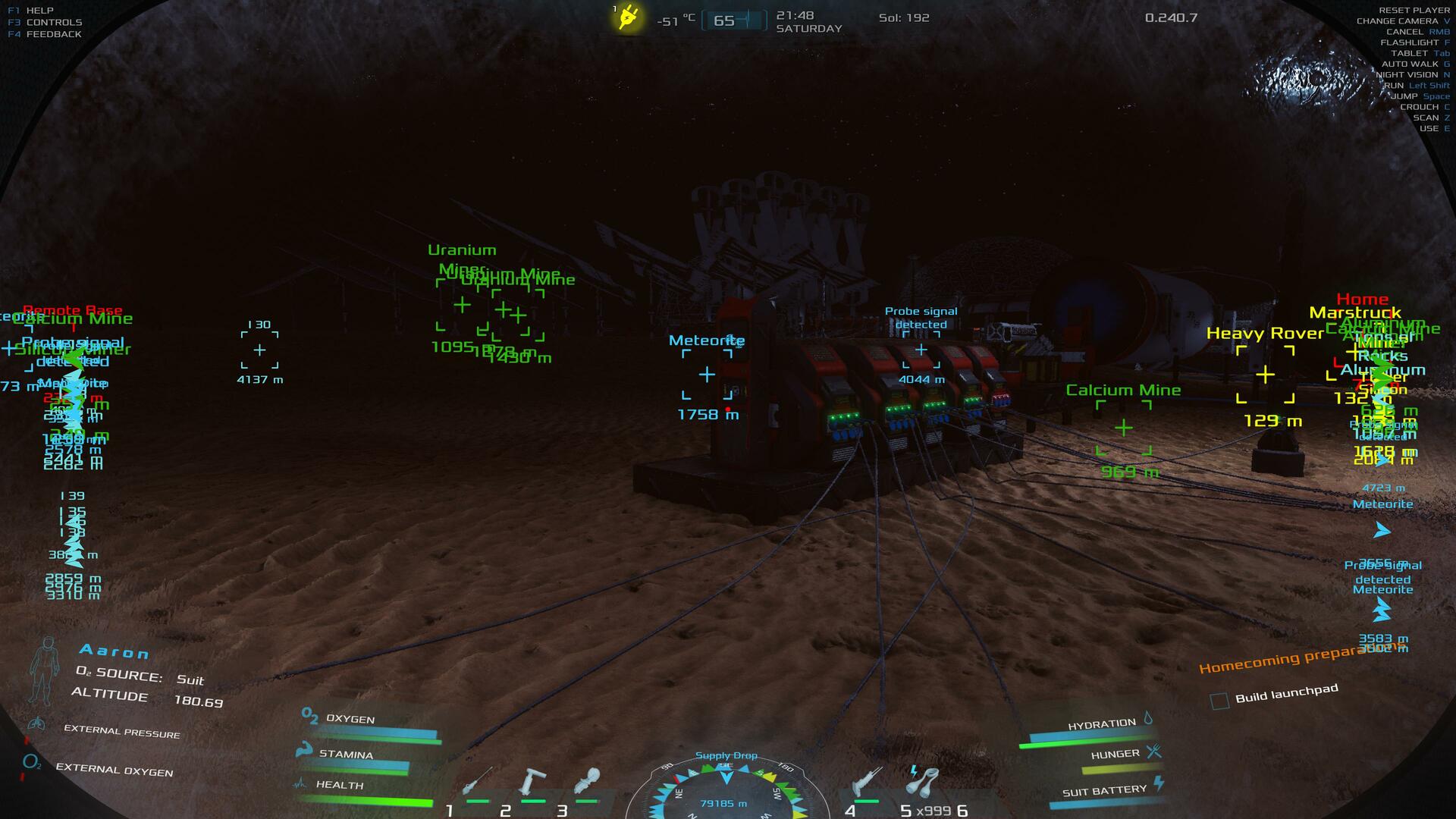Image resolution: width=1456 pixels, height=819 pixels.
Task: Equip the power cable in hotbar slot 5
Action: pyautogui.click(x=923, y=781)
